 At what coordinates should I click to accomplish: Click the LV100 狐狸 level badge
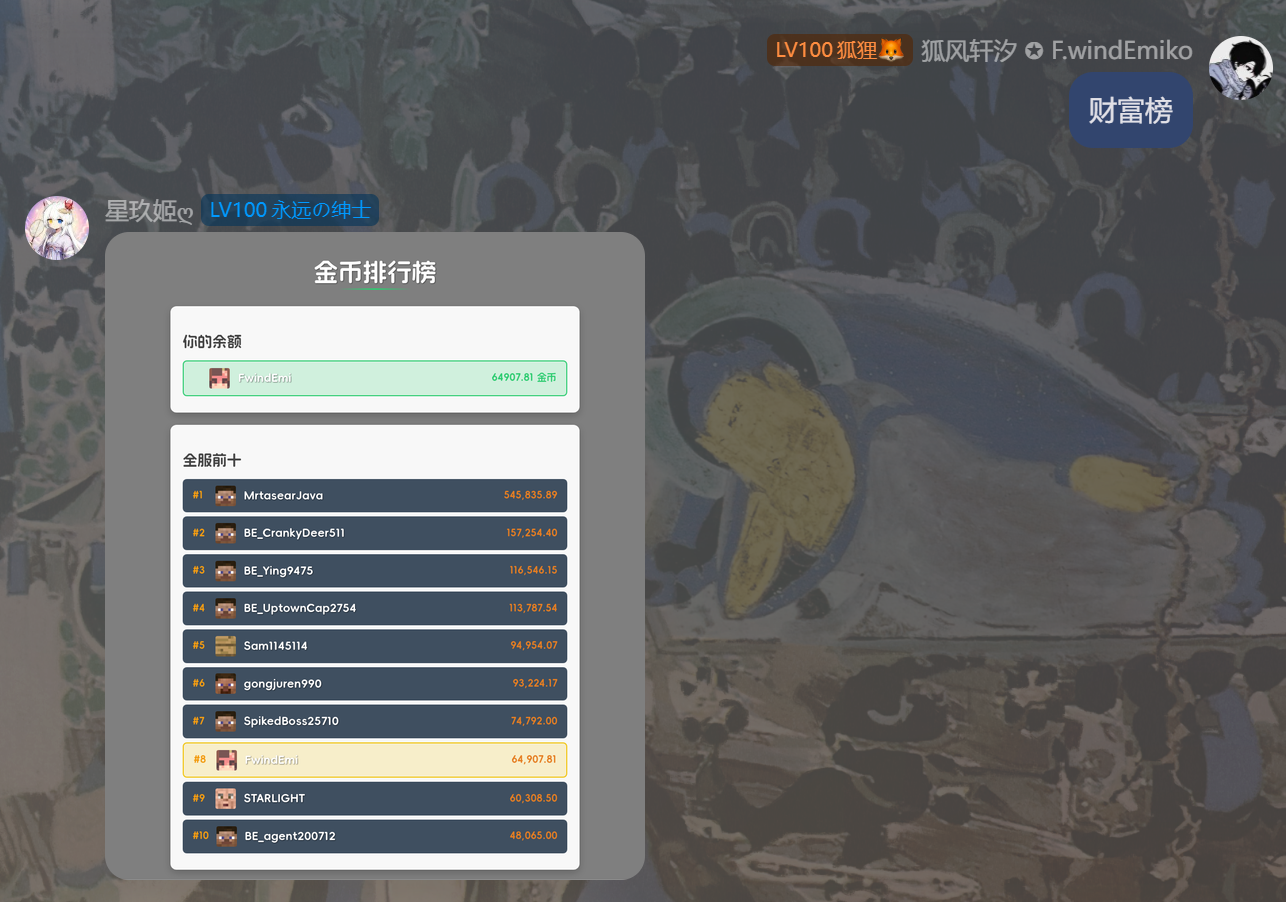pyautogui.click(x=839, y=50)
